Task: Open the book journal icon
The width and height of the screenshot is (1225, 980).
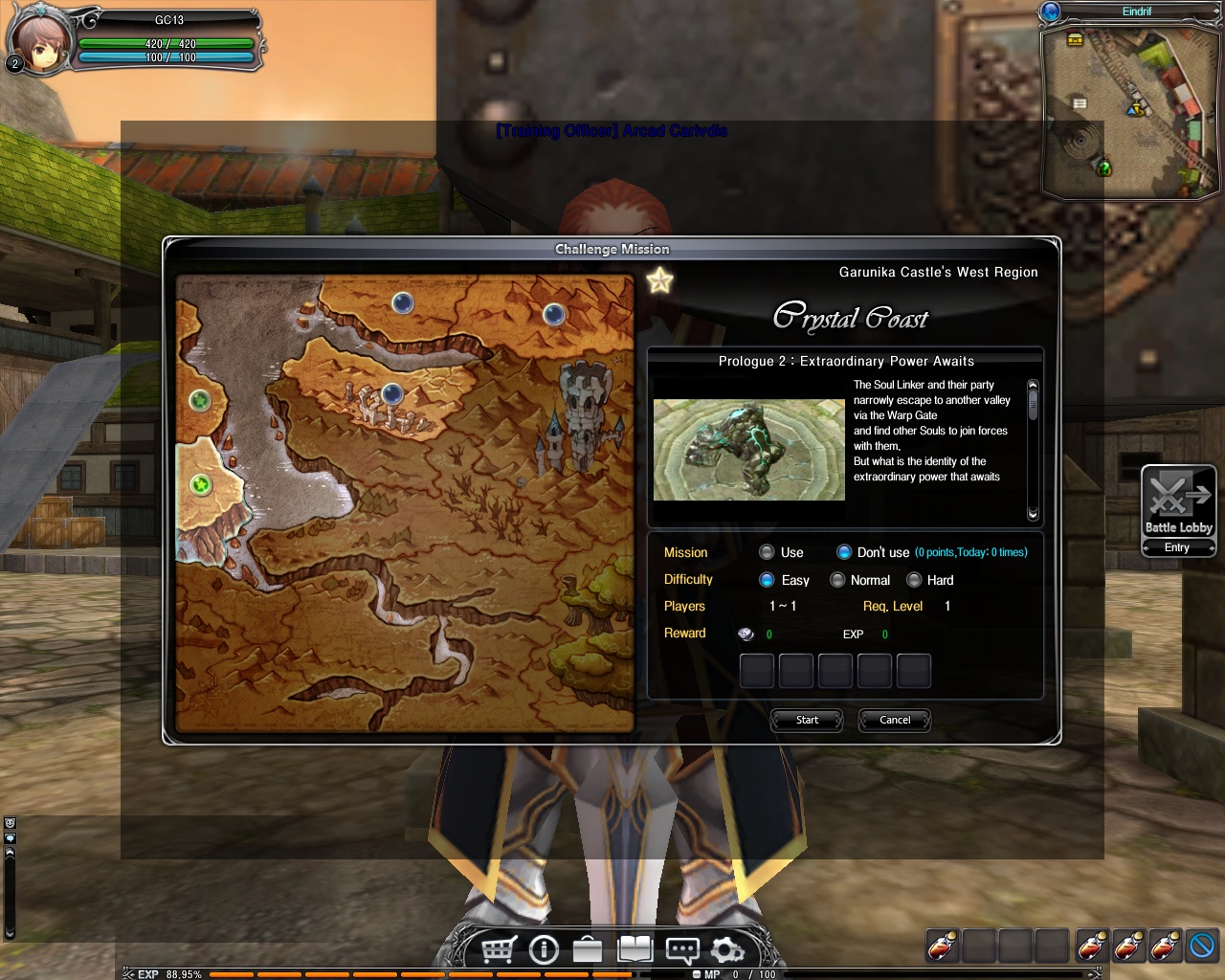Action: click(635, 949)
